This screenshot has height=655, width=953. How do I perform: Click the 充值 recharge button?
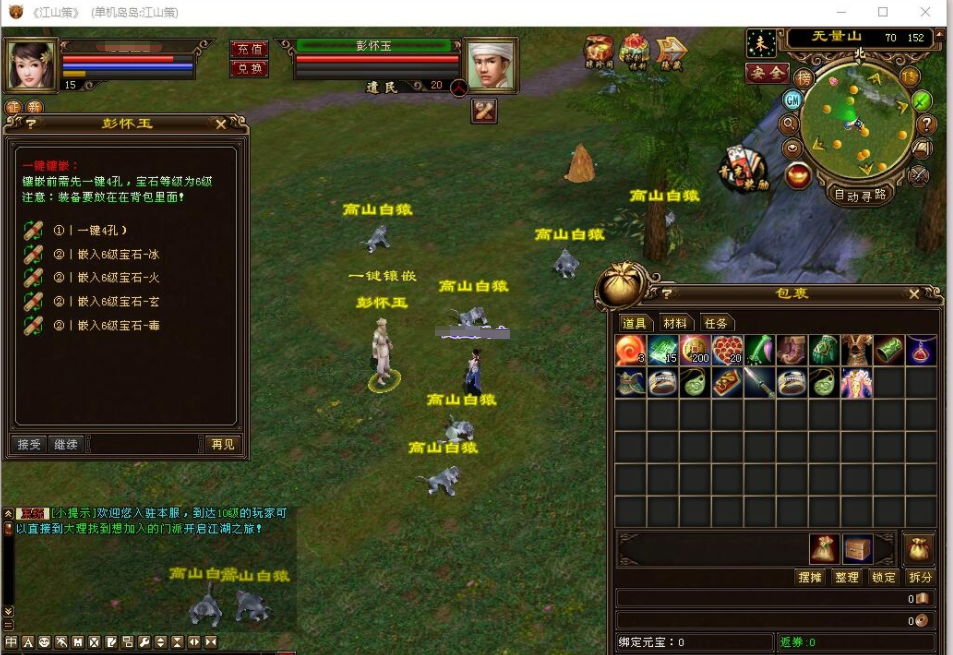pyautogui.click(x=248, y=49)
